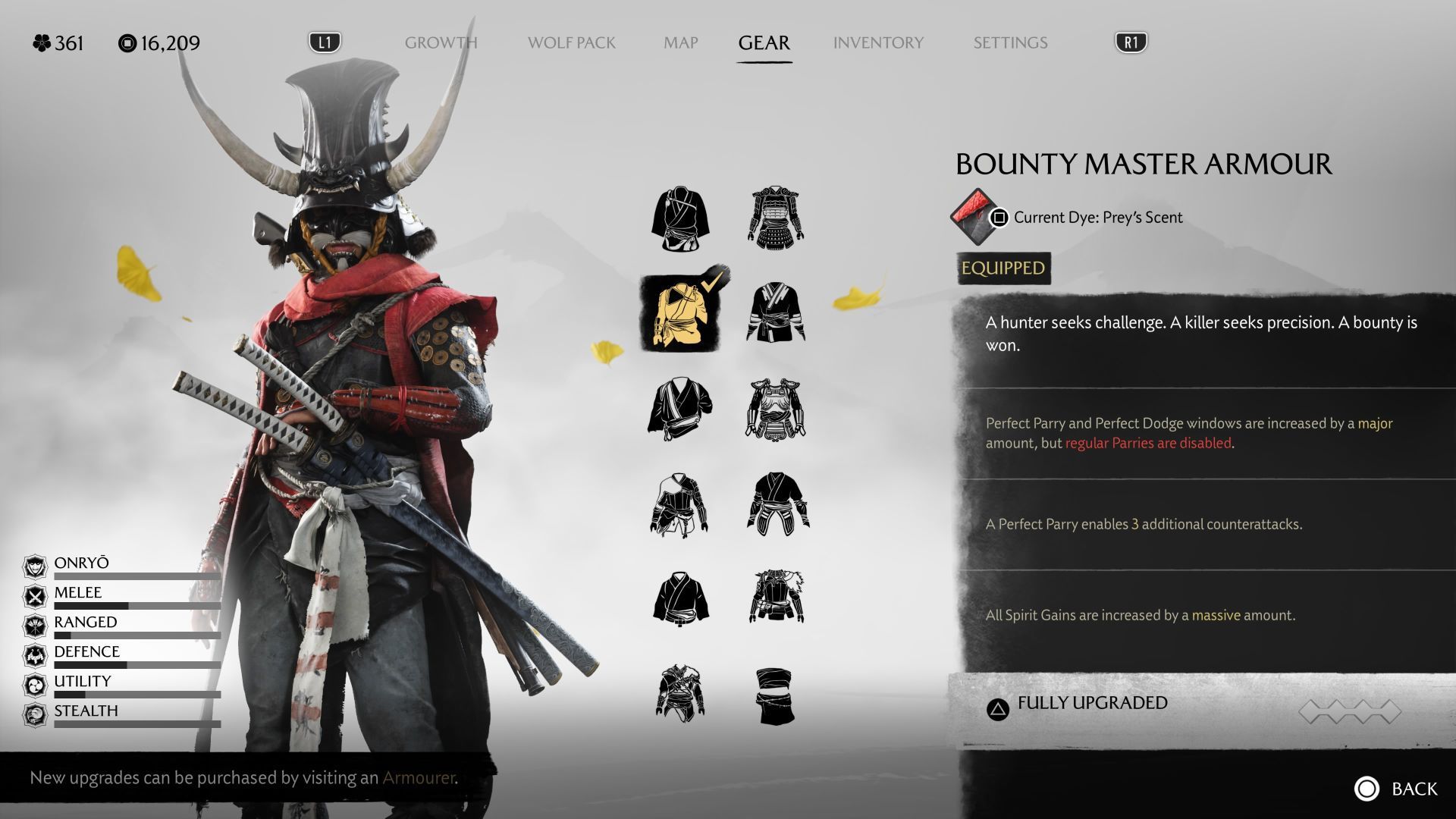Switch to the Settings tab
The width and height of the screenshot is (1456, 819).
[x=1010, y=42]
